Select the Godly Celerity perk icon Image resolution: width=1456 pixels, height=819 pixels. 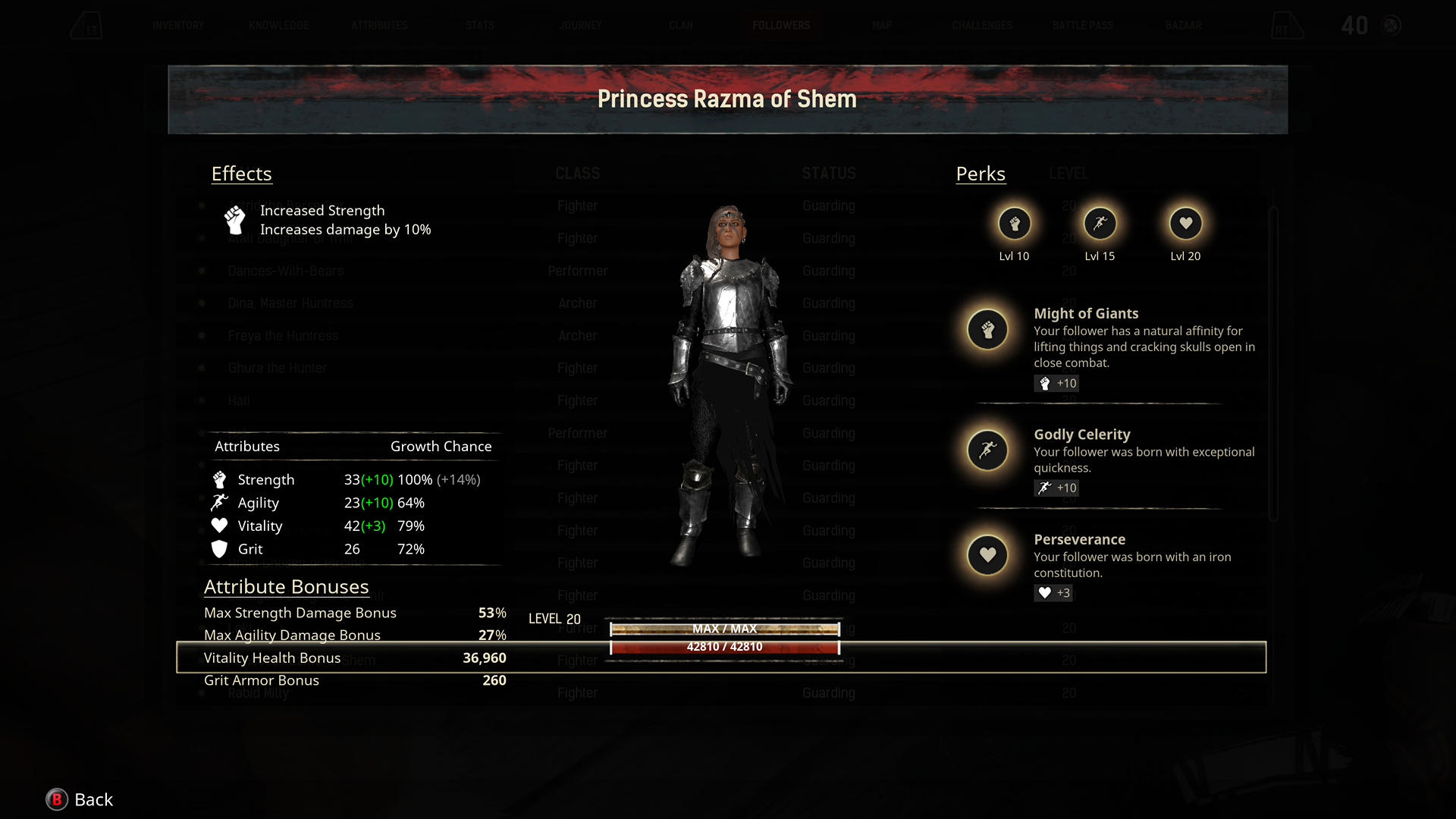click(x=987, y=450)
